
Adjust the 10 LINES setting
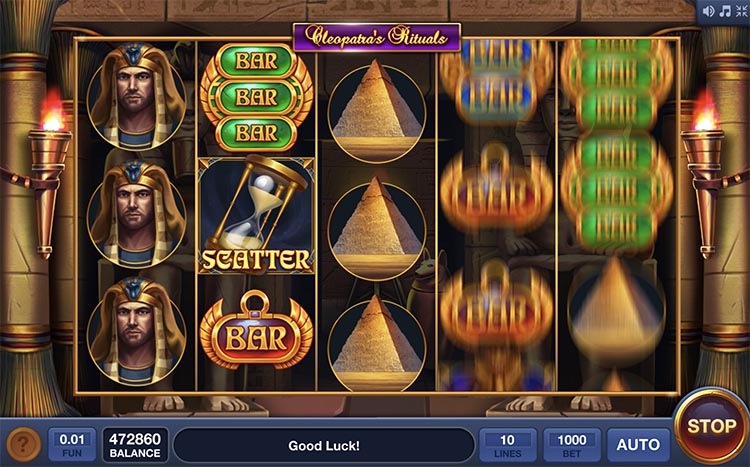(508, 444)
